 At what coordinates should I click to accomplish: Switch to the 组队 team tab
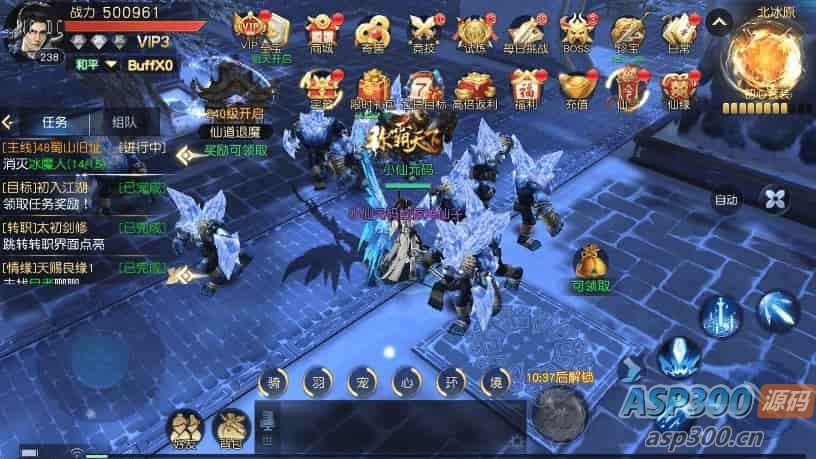(x=124, y=122)
